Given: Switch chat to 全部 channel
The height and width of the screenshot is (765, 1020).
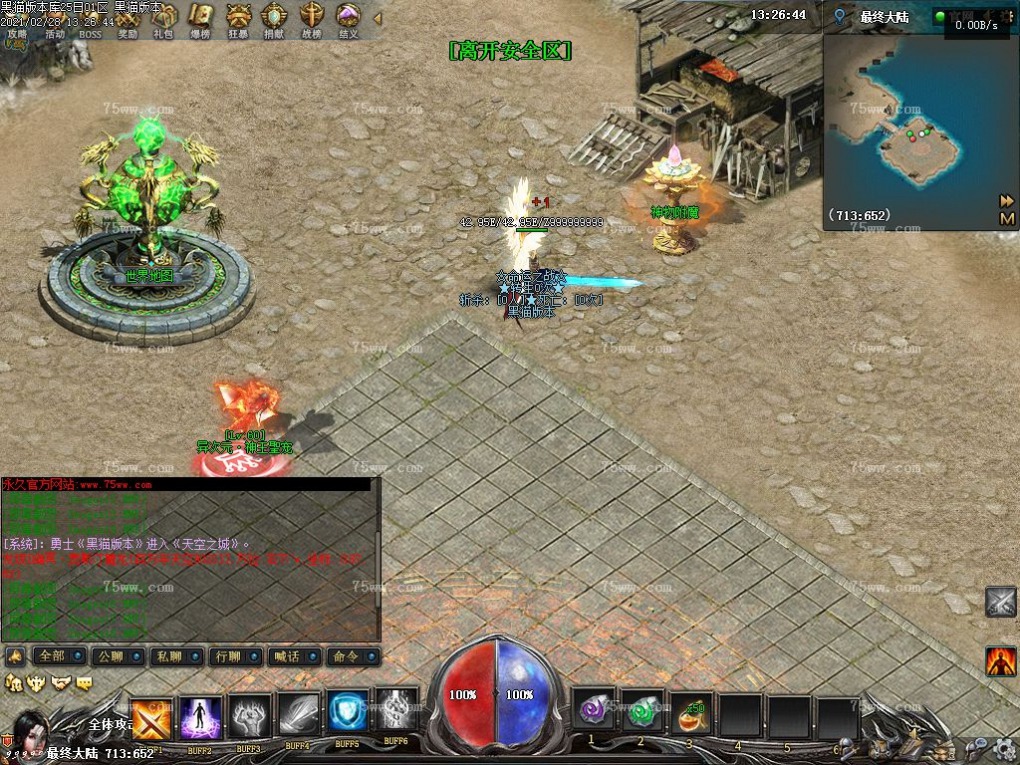Looking at the screenshot, I should [x=56, y=657].
